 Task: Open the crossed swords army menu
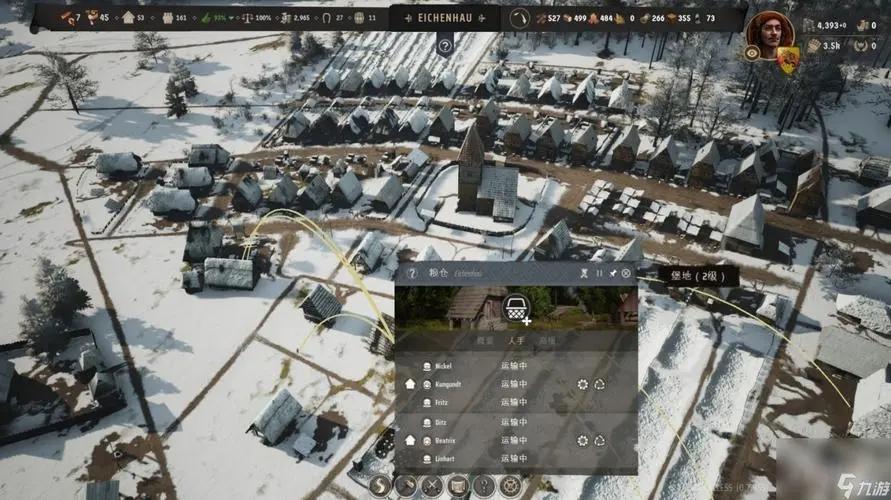[432, 487]
